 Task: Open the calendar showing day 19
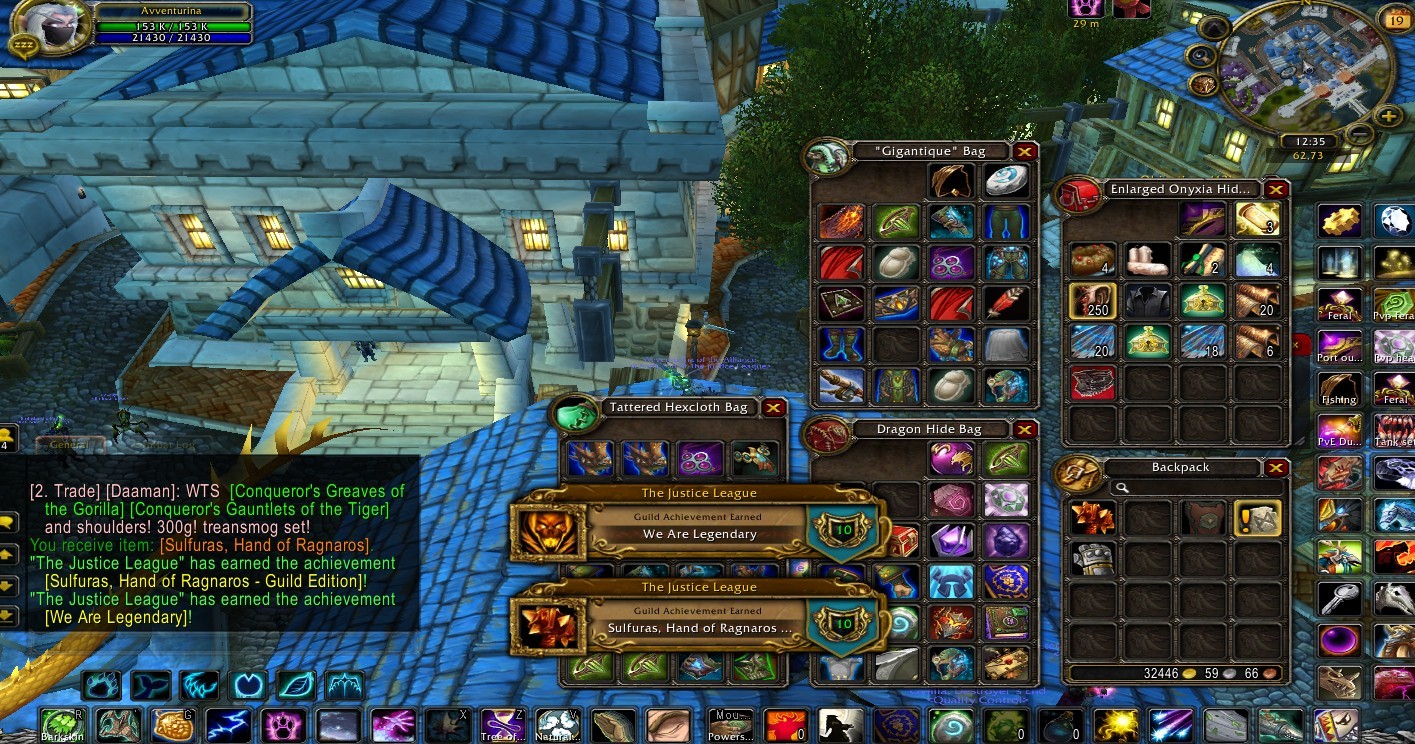point(1395,18)
